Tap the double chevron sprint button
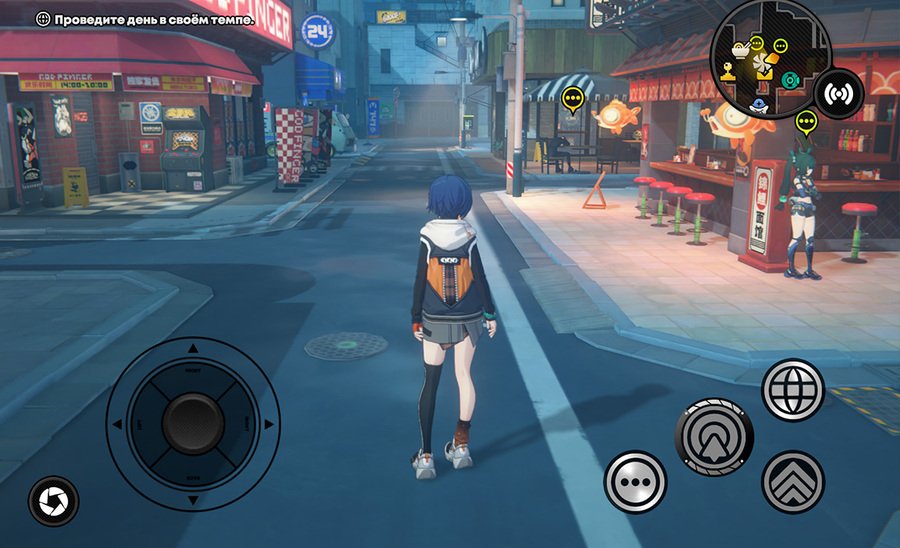The height and width of the screenshot is (548, 900). tap(793, 482)
